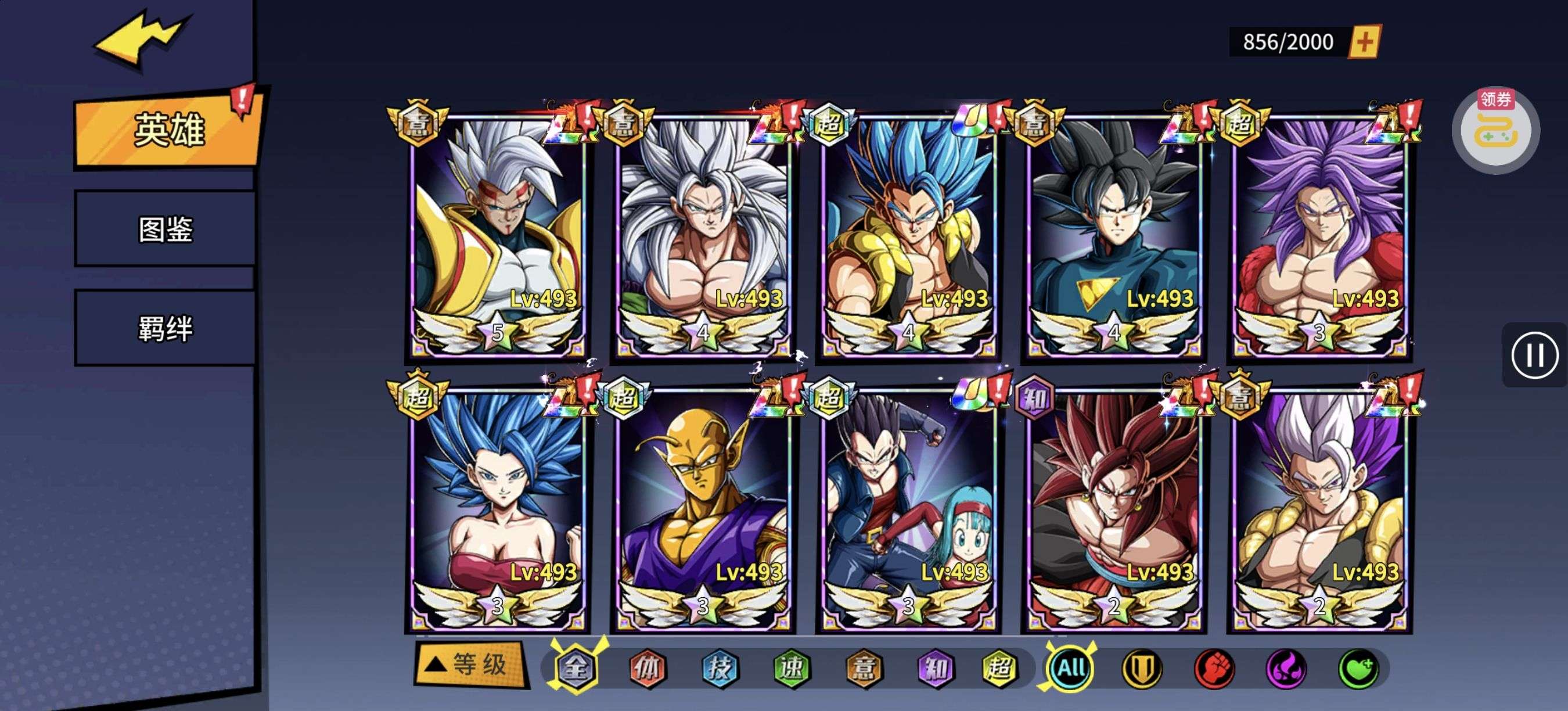The width and height of the screenshot is (1568, 711).
Task: Open the 领券 coupon floating icon
Action: [1495, 130]
